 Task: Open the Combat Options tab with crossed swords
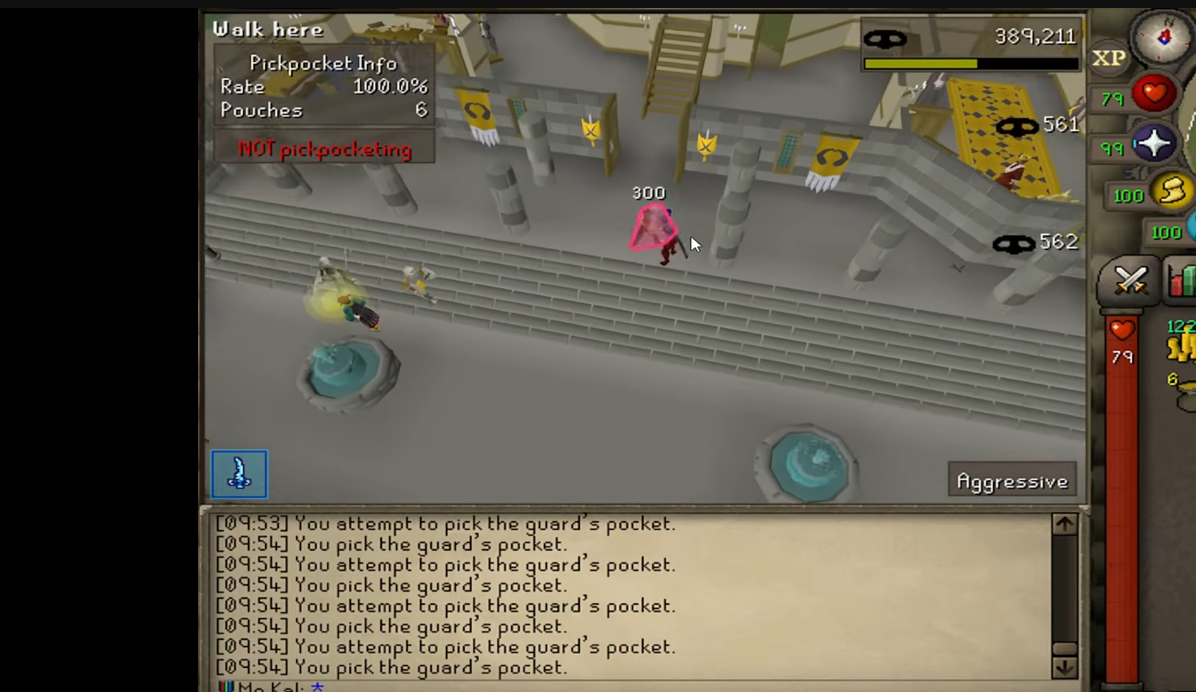click(1131, 281)
